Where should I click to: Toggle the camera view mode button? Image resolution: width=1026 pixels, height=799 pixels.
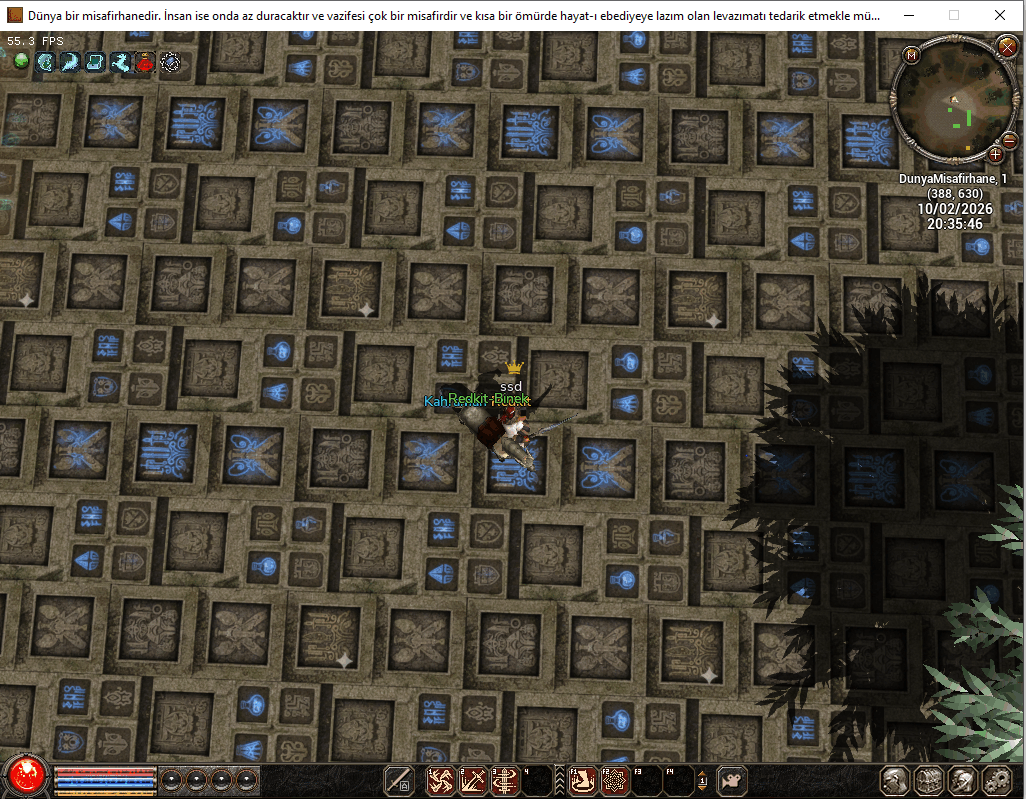coord(735,780)
